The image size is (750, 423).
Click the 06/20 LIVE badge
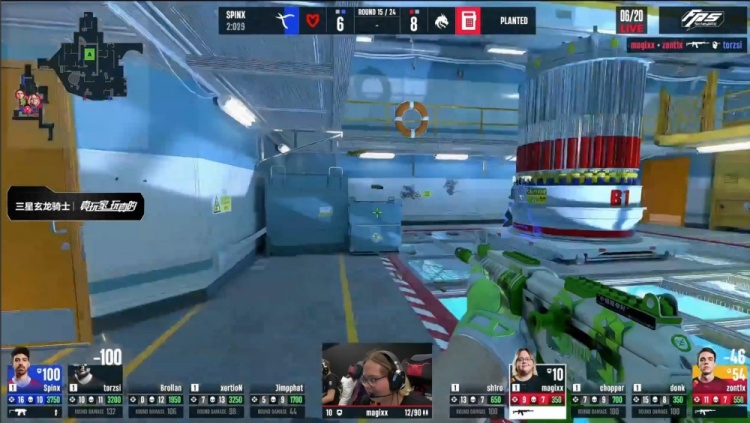(632, 20)
